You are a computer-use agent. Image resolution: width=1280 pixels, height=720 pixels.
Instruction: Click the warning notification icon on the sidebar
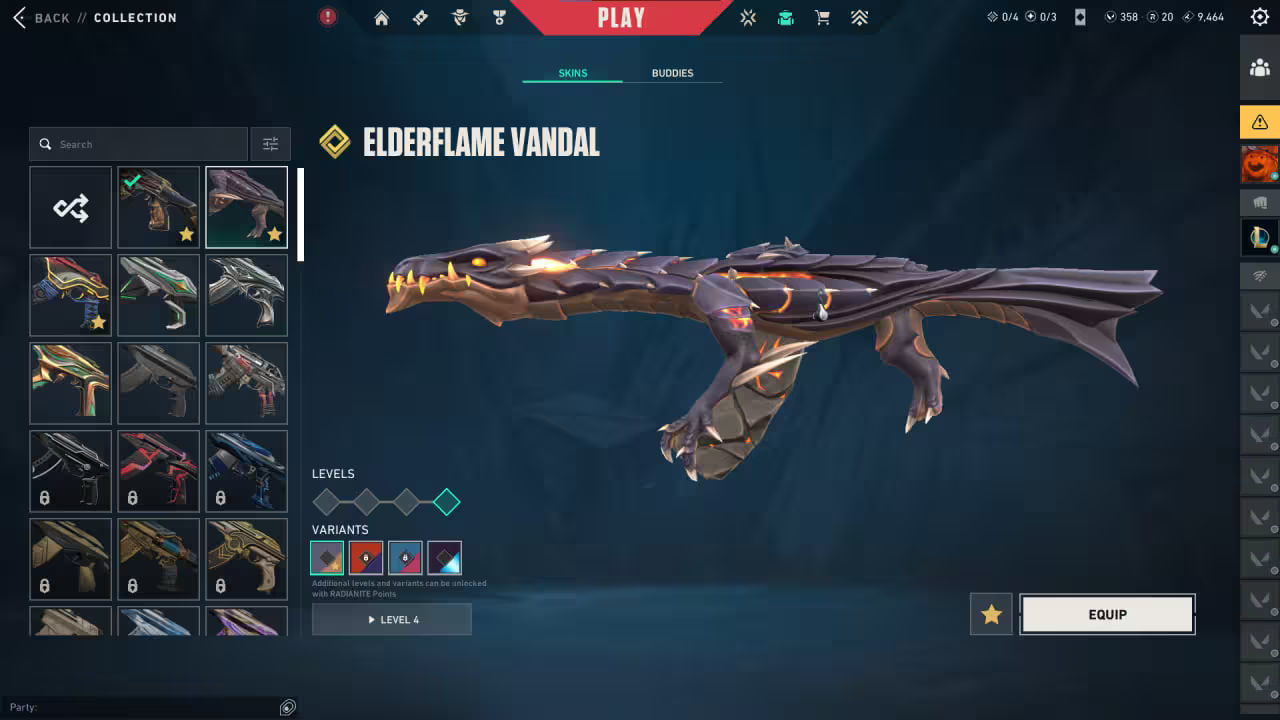1260,122
